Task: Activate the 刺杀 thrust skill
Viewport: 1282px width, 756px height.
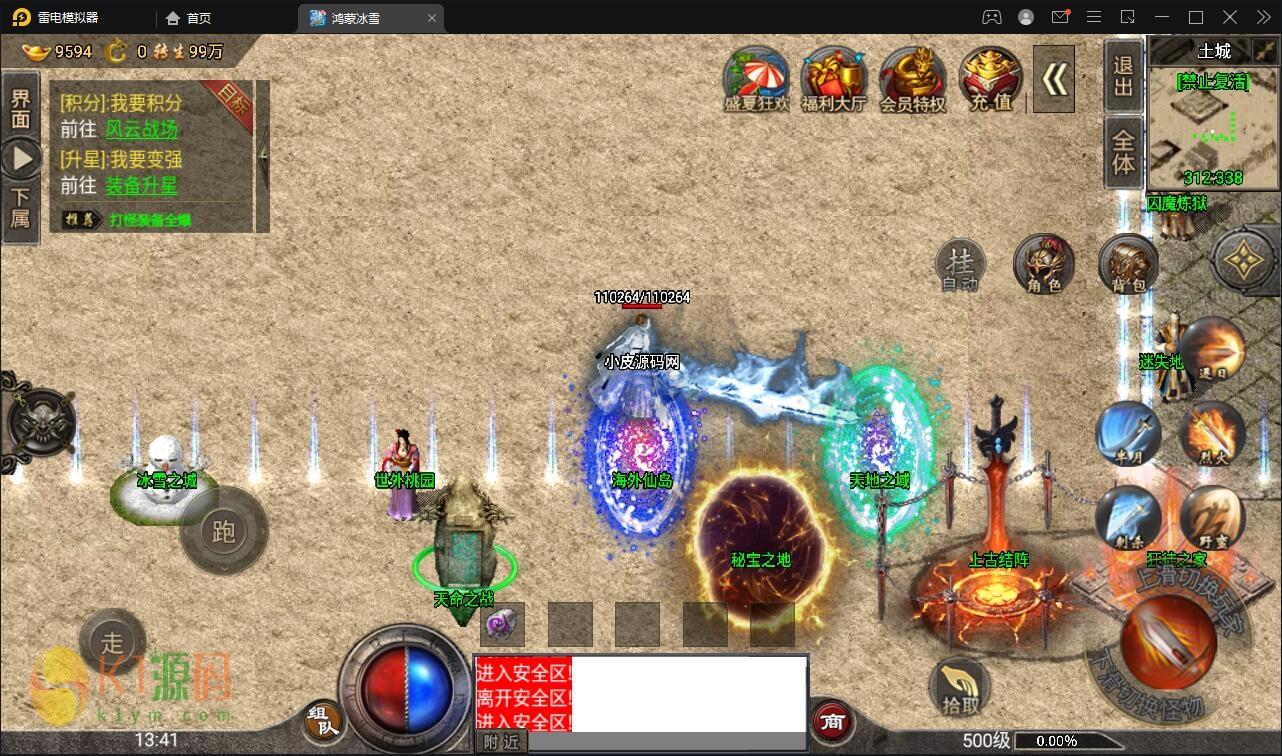Action: tap(1129, 517)
